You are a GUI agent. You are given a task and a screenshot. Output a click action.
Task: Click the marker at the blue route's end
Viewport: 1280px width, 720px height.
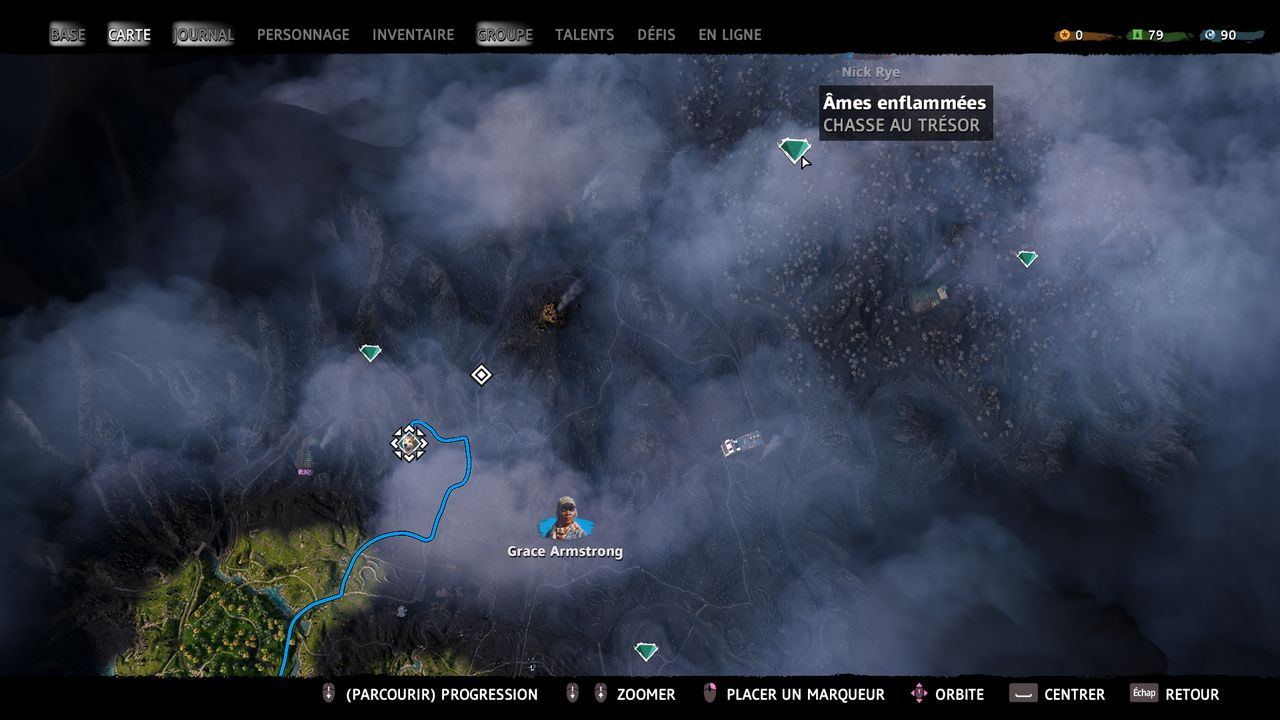pyautogui.click(x=408, y=442)
